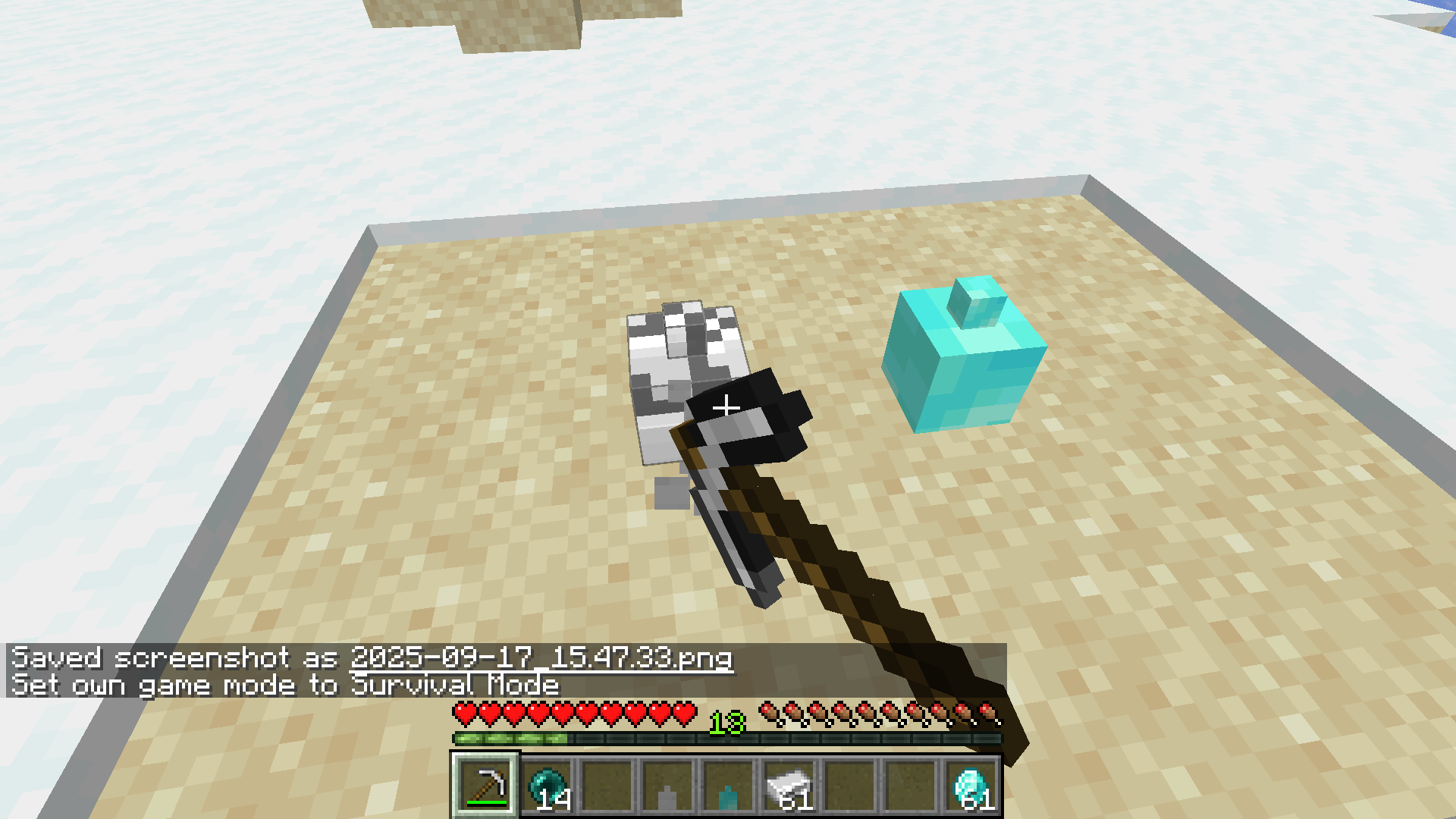Image resolution: width=1456 pixels, height=819 pixels.
Task: Click the rightmost hunger drumstick icon
Action: coord(987,711)
